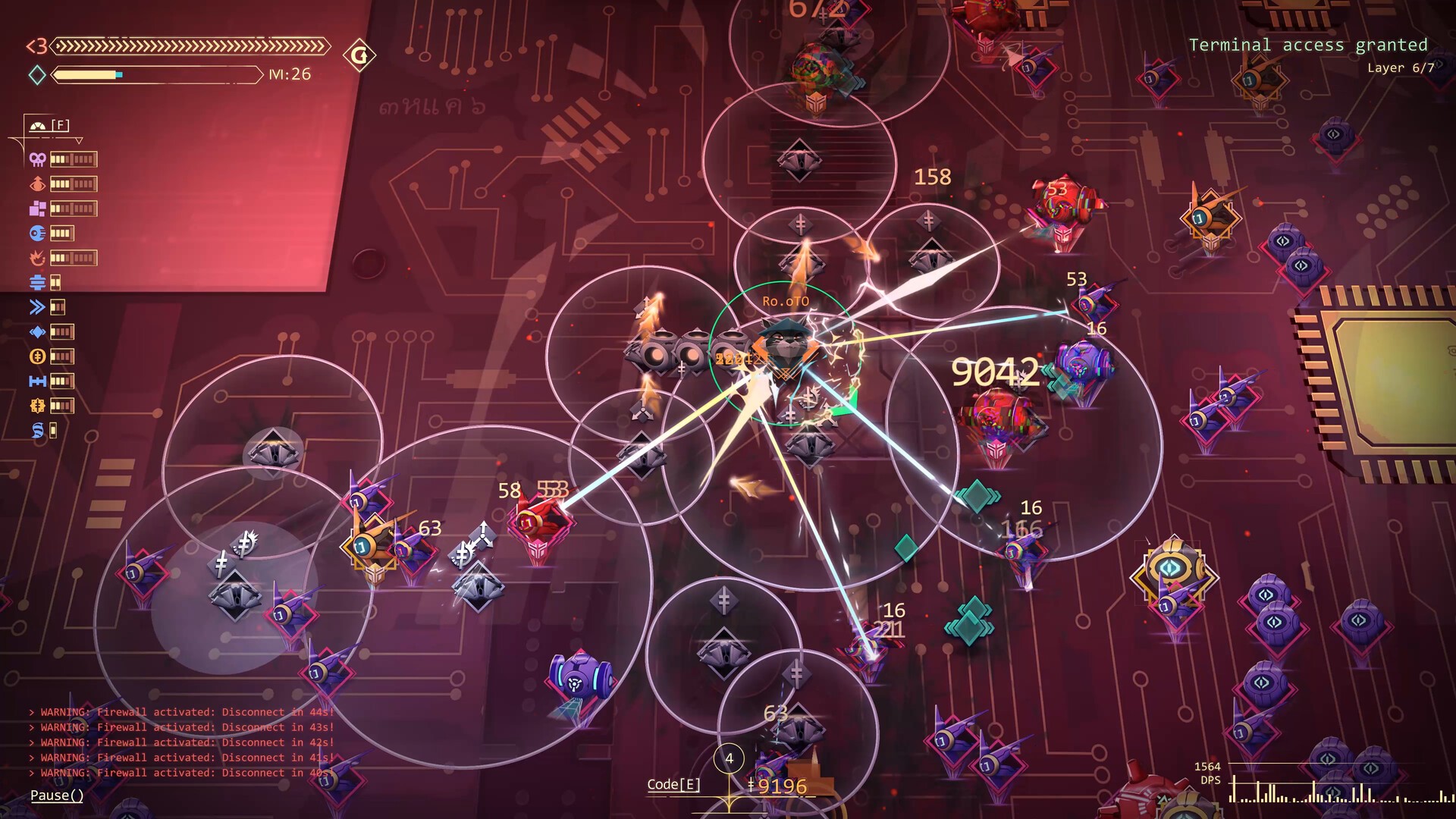Select the blue double-chevron upgrade icon
The width and height of the screenshot is (1456, 819).
coord(37,307)
